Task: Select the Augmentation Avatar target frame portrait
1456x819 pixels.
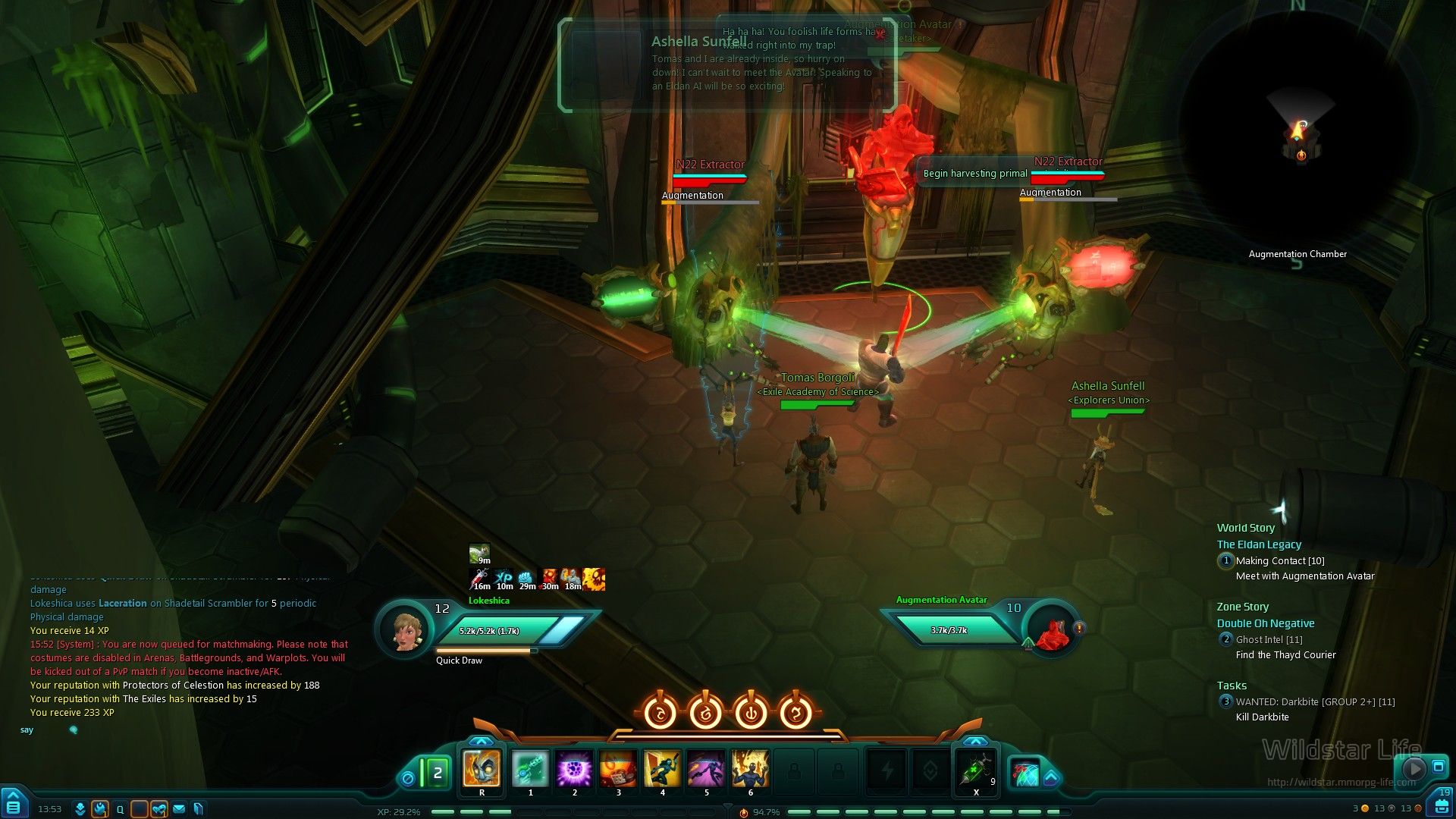Action: click(x=1052, y=632)
